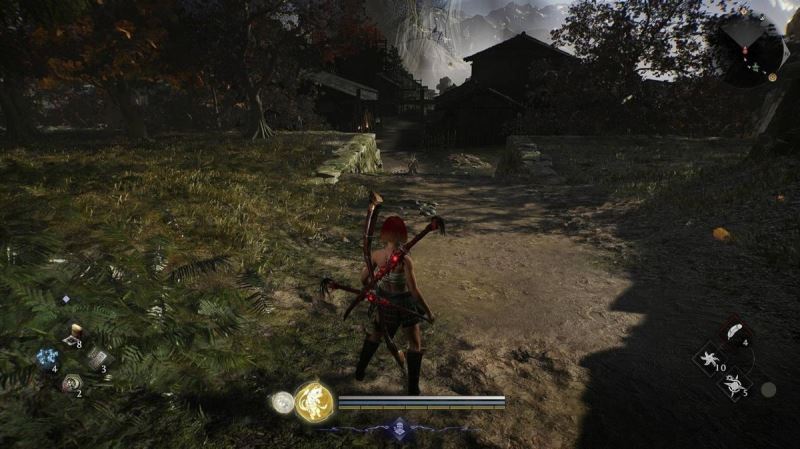
Task: Use the round coin item with 2
Action: (71, 383)
